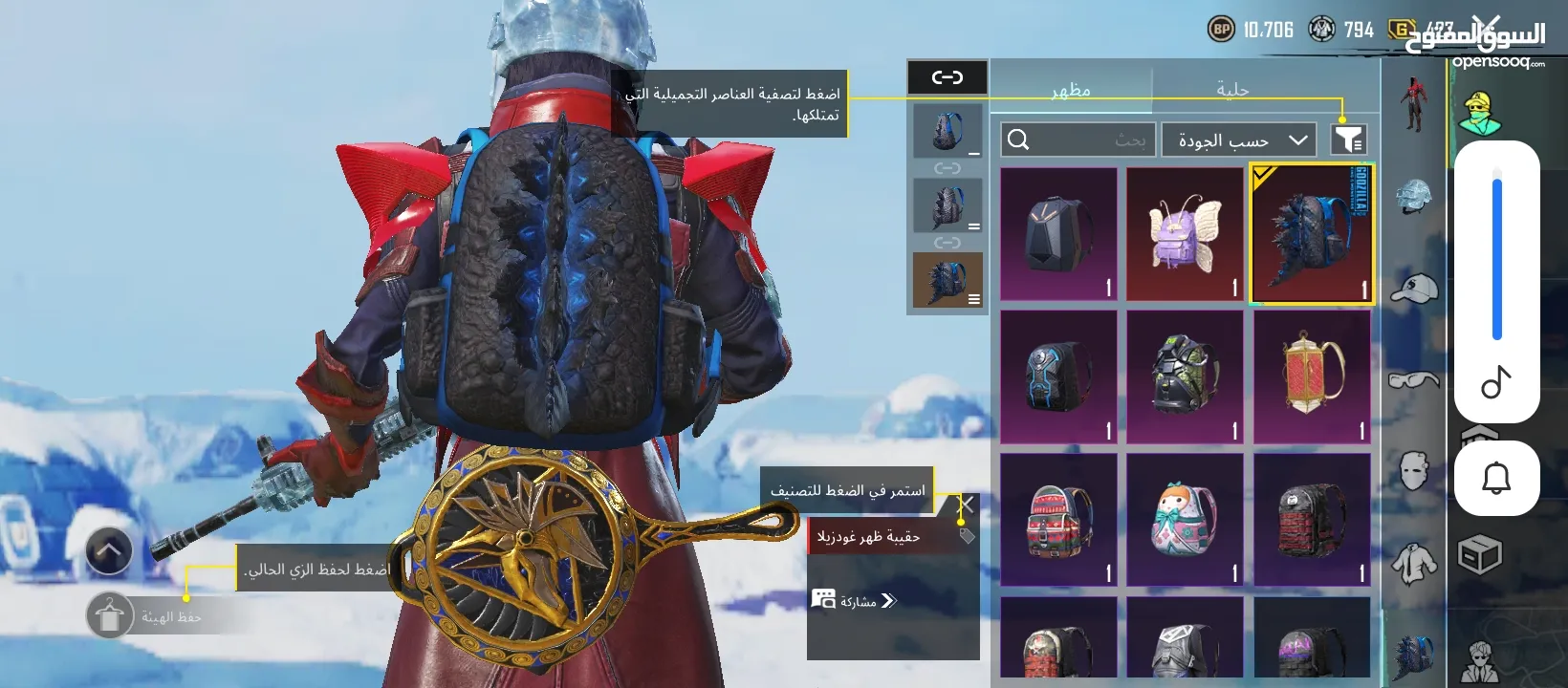Open the funnel filter for owned items

(1348, 140)
